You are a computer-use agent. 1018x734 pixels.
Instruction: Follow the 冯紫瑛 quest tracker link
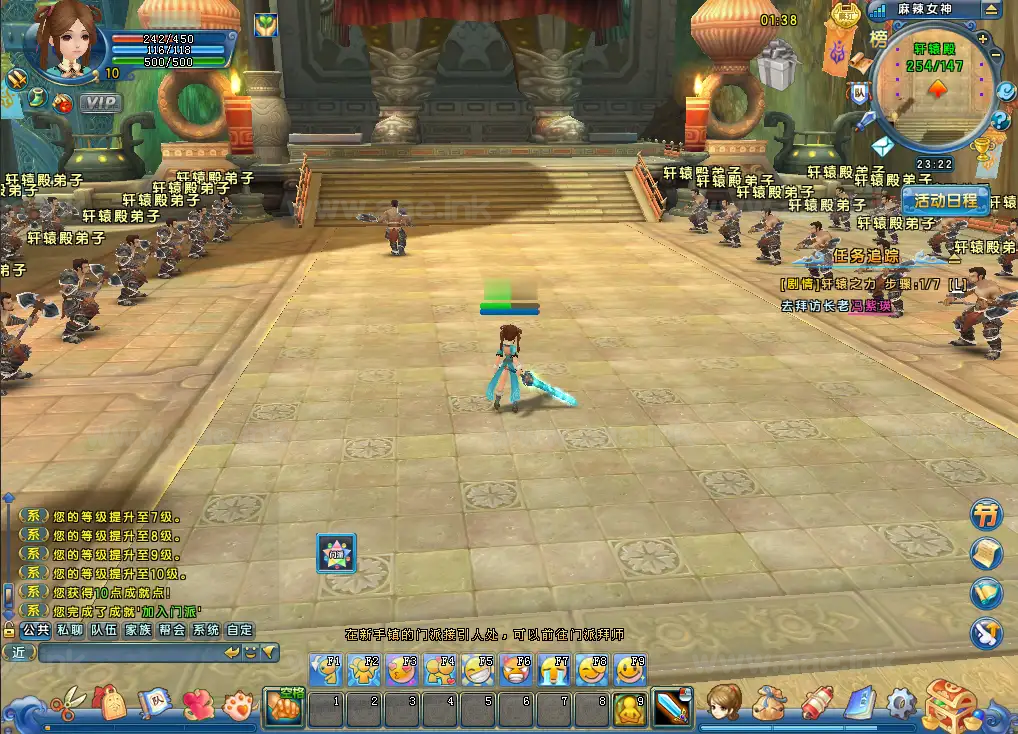coord(869,306)
